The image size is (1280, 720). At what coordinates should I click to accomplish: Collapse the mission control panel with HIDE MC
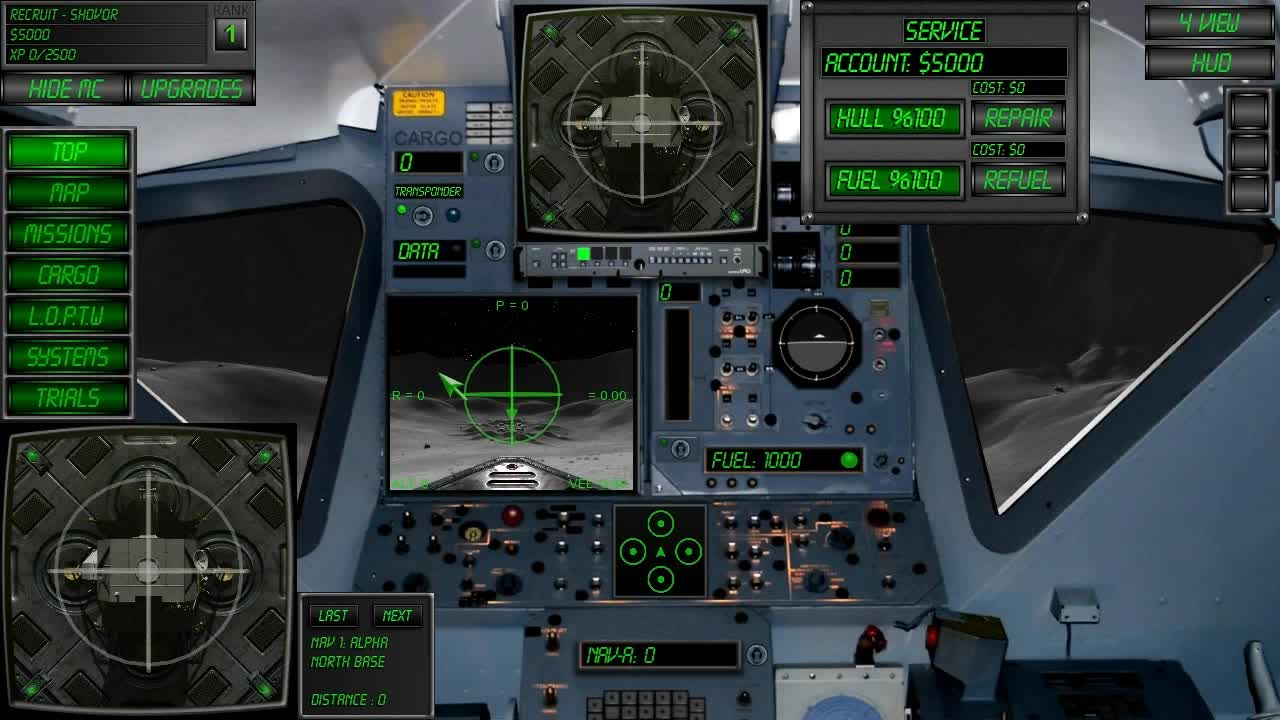click(x=64, y=88)
